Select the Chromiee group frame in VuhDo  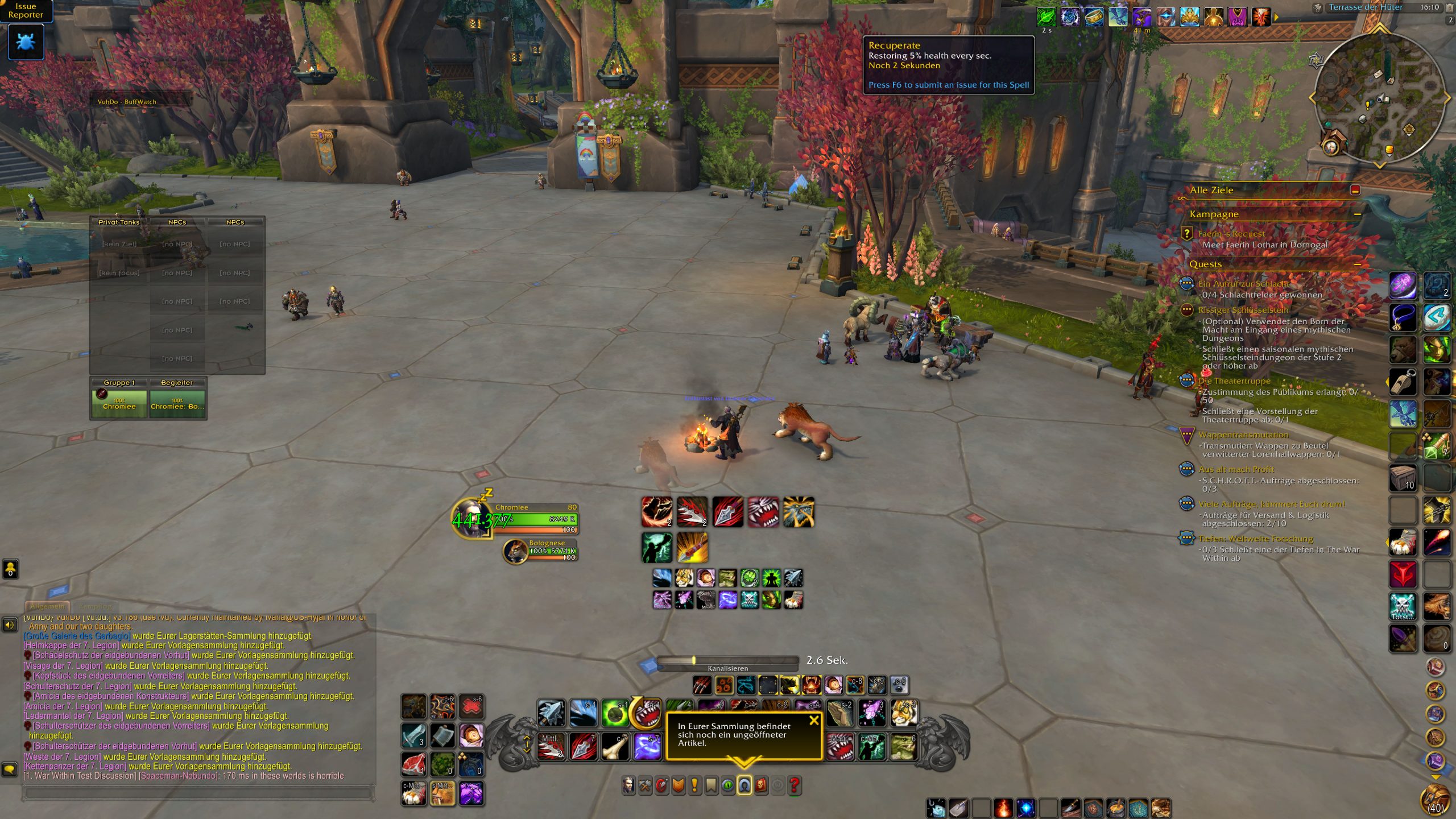click(x=119, y=403)
